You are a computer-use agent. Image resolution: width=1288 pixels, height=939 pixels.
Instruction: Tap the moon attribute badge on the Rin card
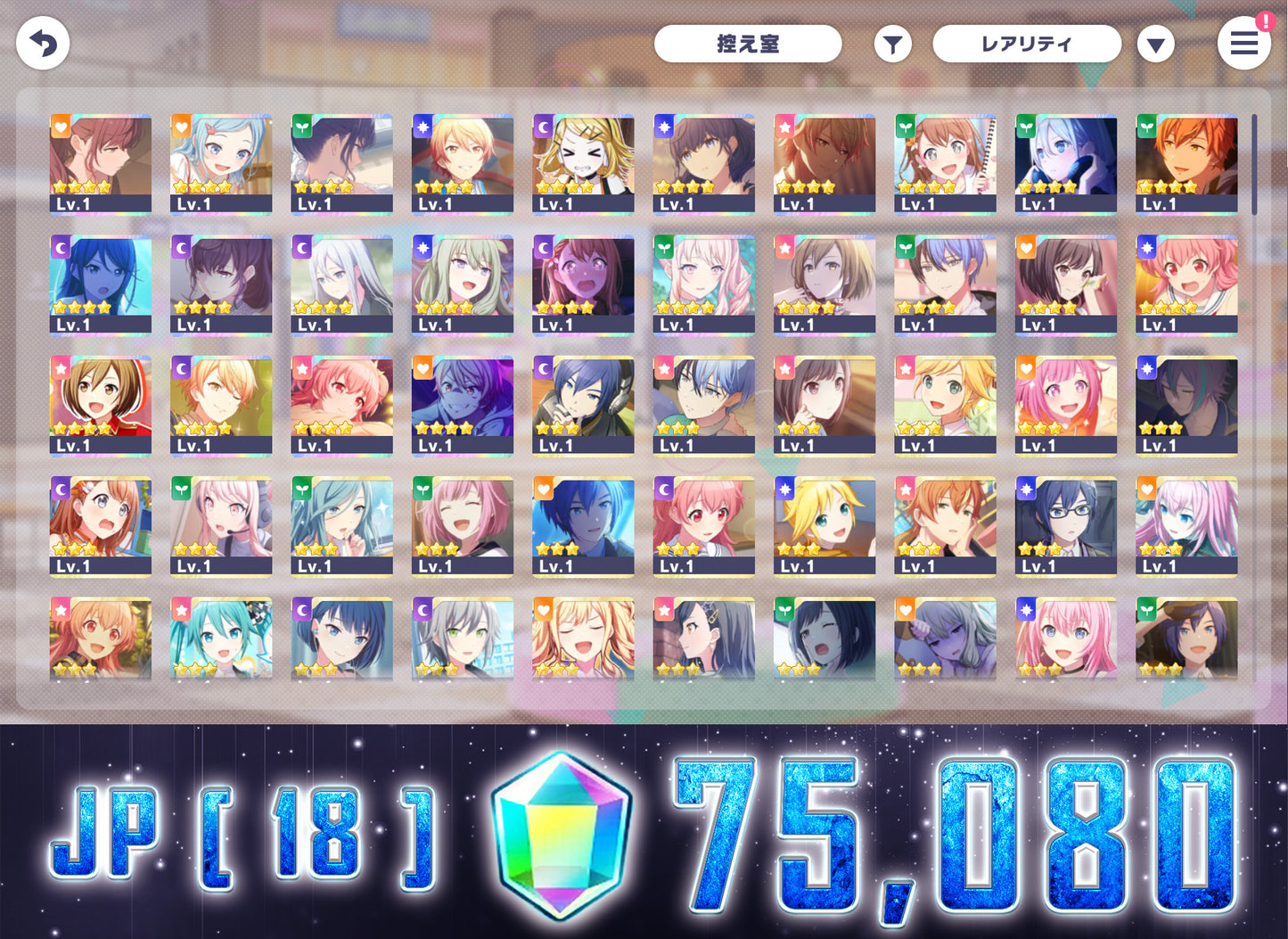pyautogui.click(x=543, y=126)
